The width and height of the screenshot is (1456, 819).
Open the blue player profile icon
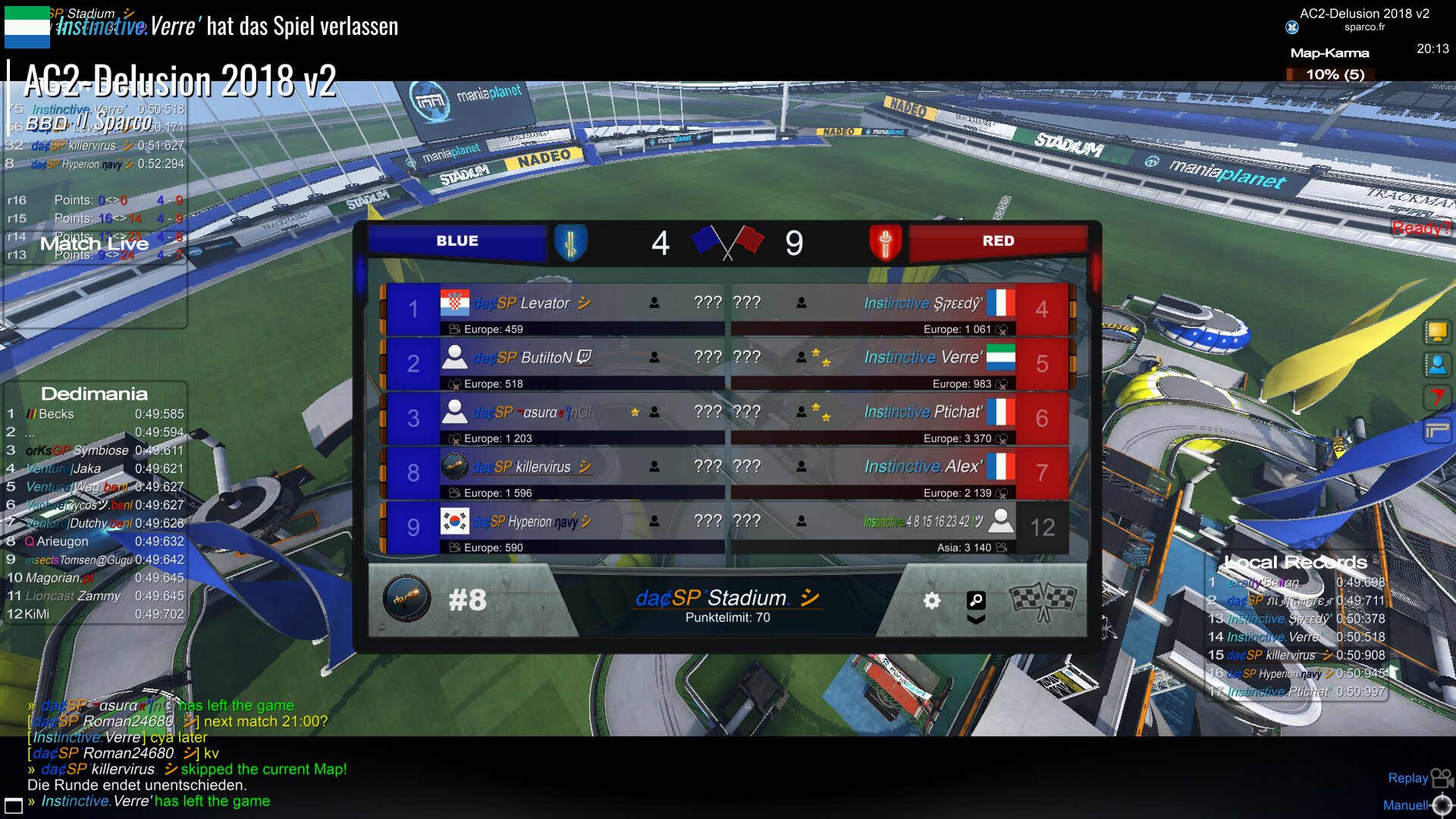coord(1437,365)
